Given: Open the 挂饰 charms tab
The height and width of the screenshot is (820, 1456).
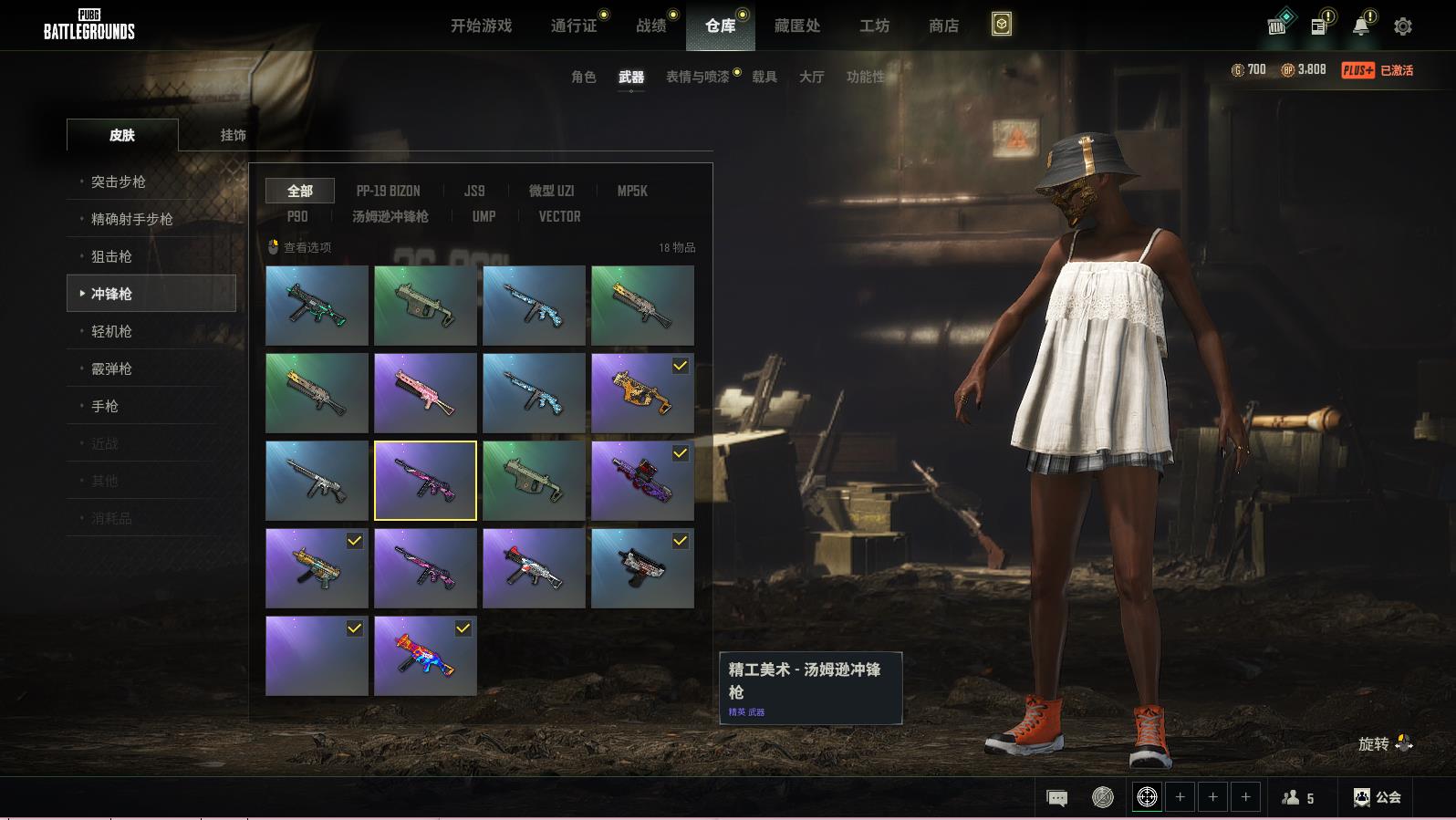Looking at the screenshot, I should click(x=233, y=135).
